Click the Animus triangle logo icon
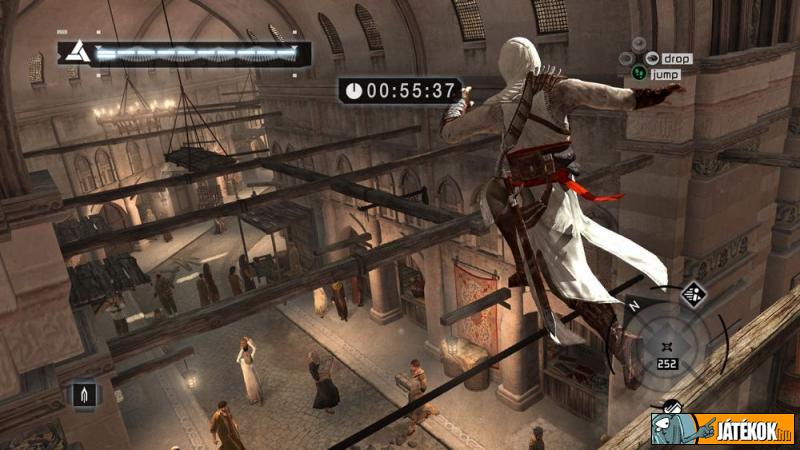The height and width of the screenshot is (450, 800). point(73,53)
